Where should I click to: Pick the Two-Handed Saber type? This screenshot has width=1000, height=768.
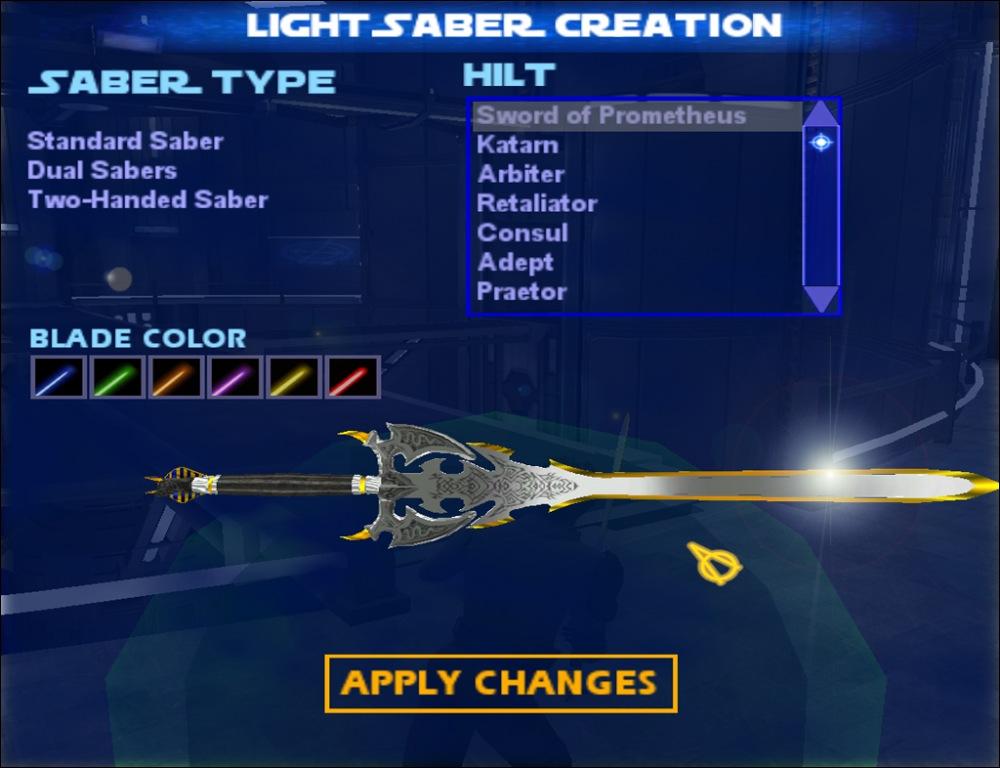(148, 199)
